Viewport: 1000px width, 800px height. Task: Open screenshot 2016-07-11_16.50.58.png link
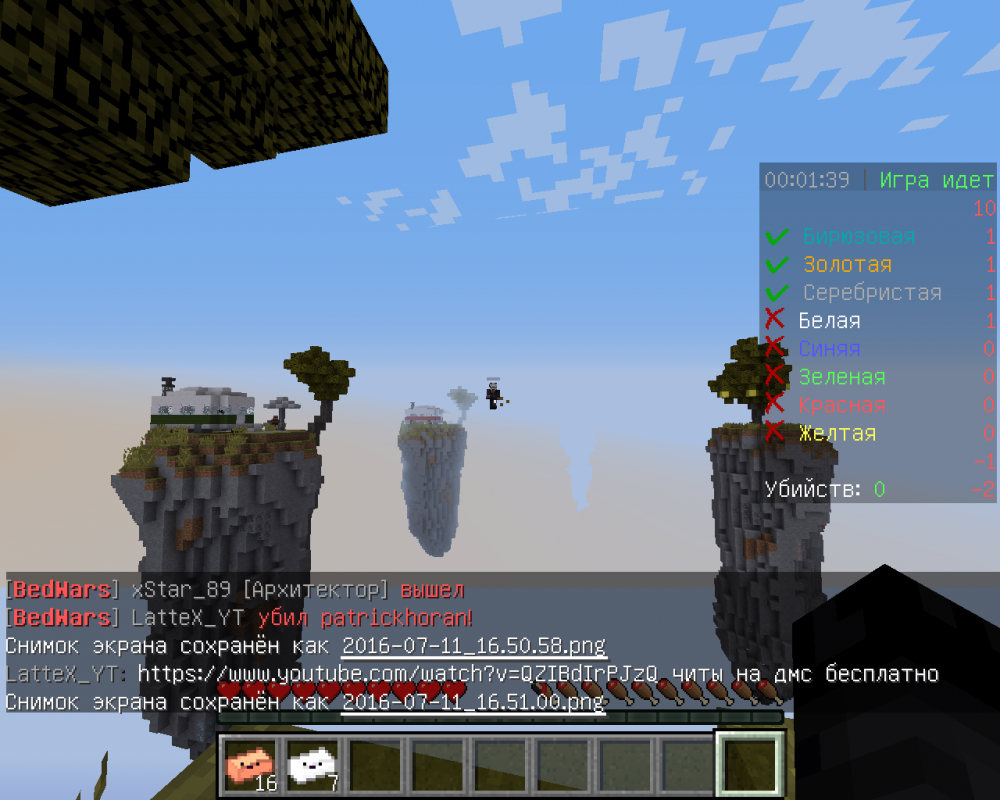[x=474, y=646]
